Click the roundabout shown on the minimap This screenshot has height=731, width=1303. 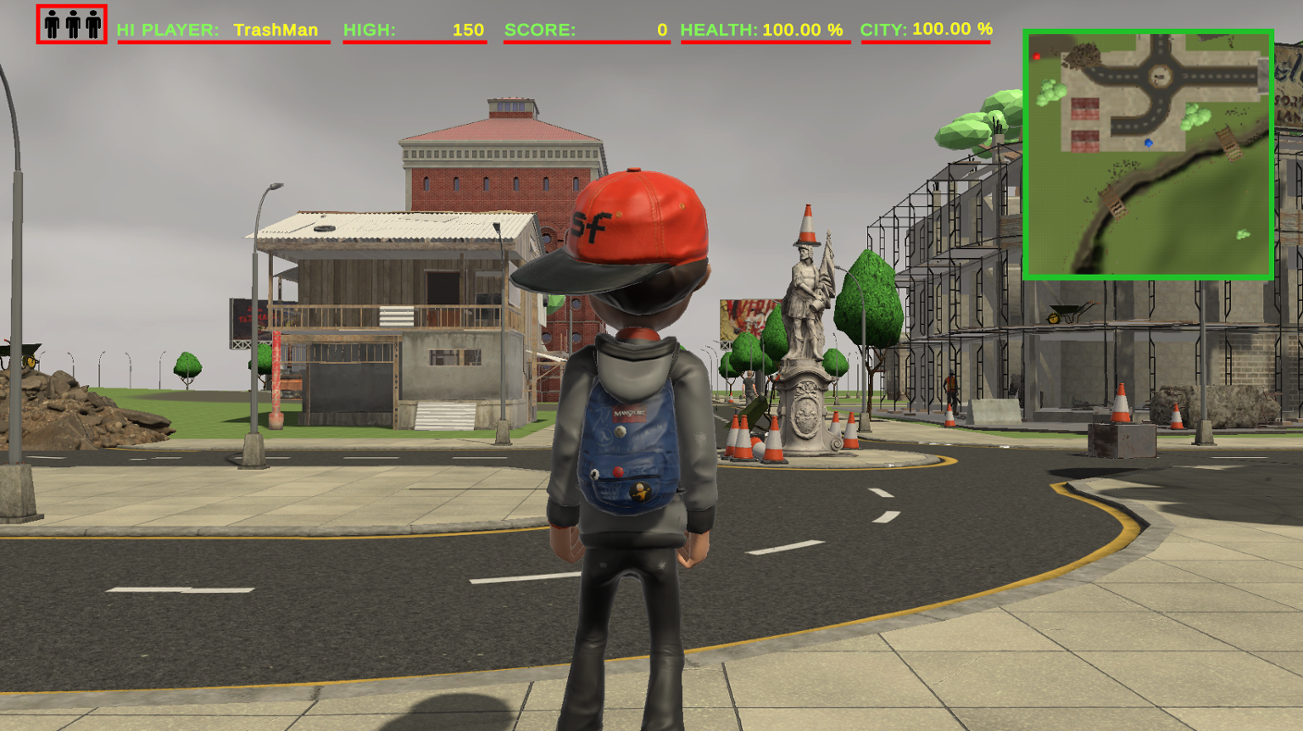tap(1161, 75)
